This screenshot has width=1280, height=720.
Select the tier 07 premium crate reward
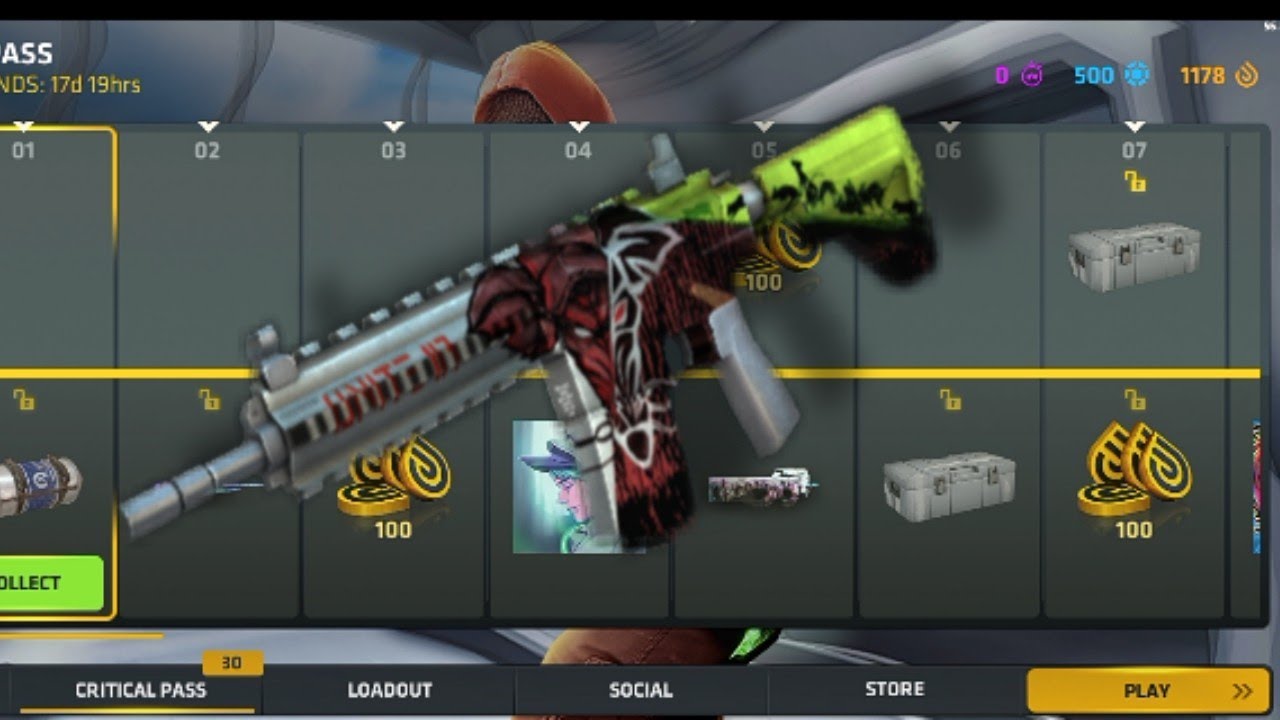pos(1134,256)
